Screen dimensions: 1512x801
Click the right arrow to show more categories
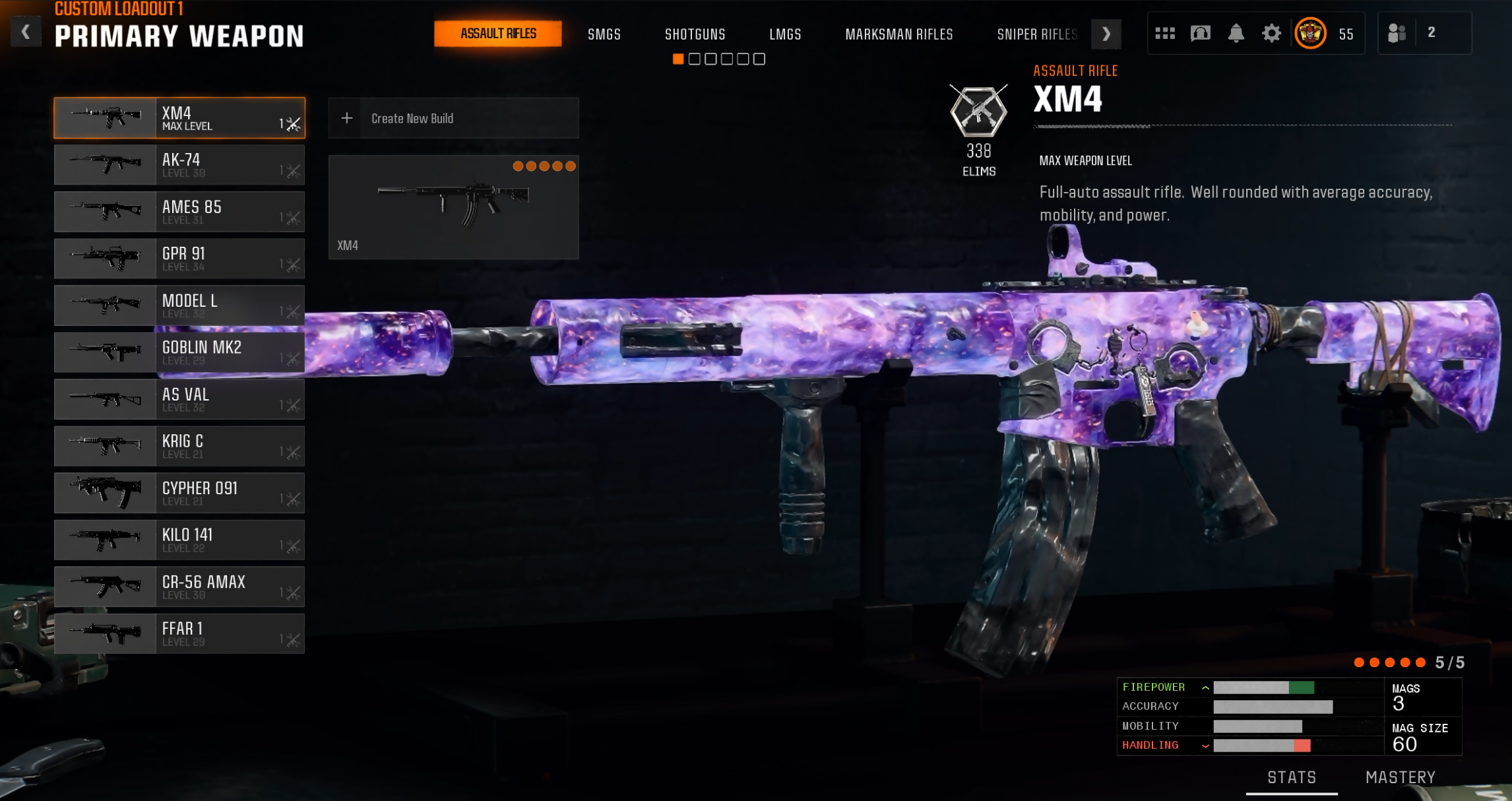tap(1106, 34)
